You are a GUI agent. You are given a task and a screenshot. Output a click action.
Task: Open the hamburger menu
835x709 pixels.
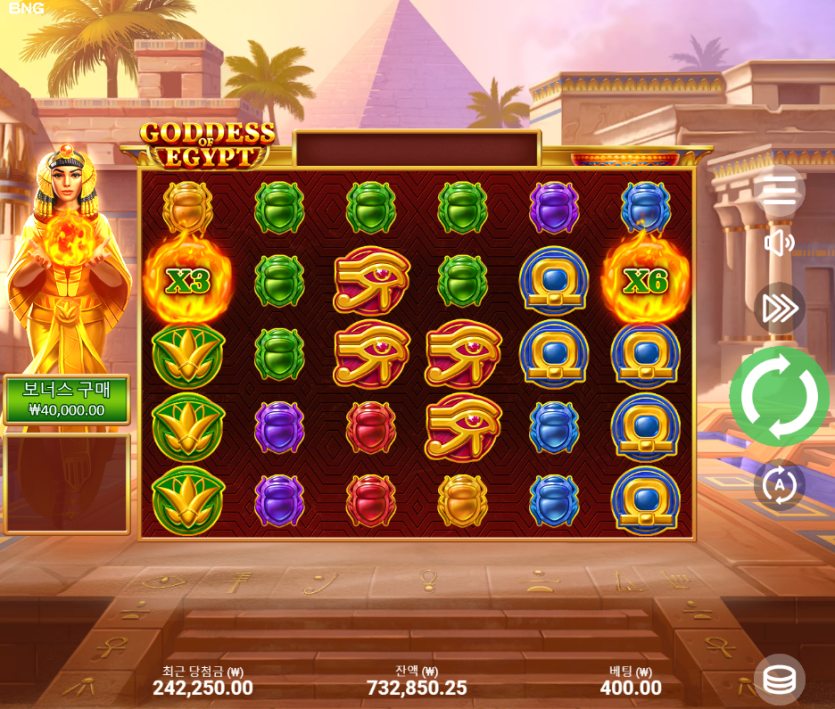tap(779, 190)
